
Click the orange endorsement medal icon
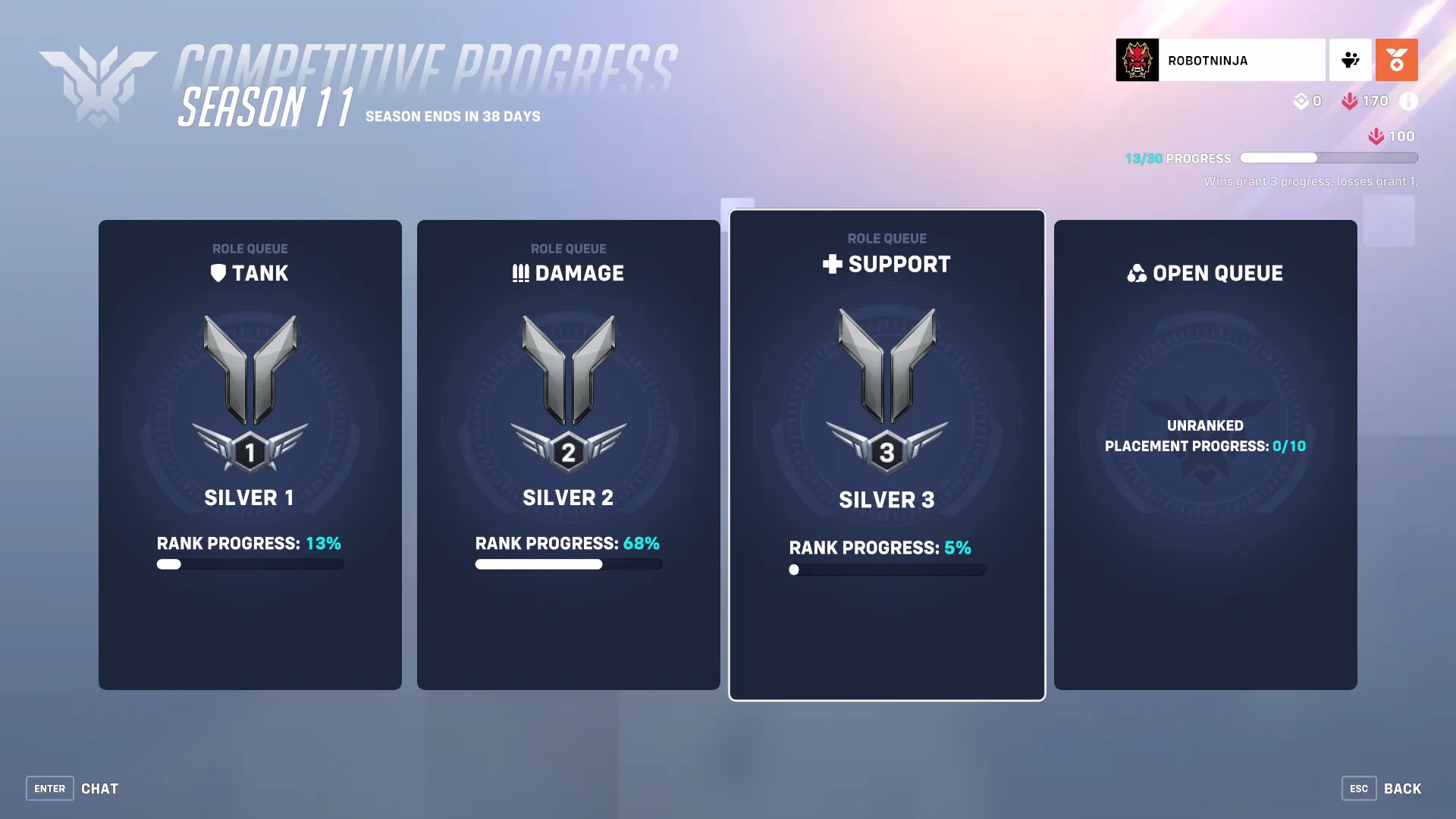(1397, 60)
